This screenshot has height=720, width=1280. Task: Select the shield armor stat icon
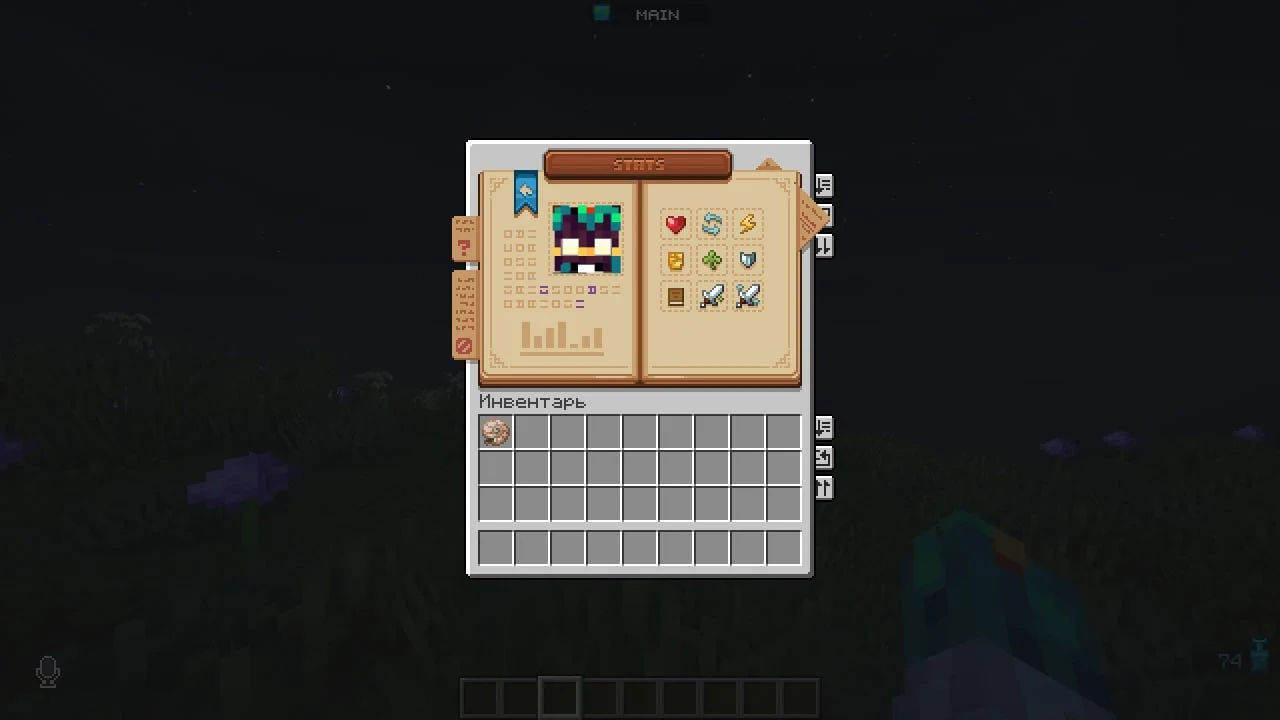(748, 261)
